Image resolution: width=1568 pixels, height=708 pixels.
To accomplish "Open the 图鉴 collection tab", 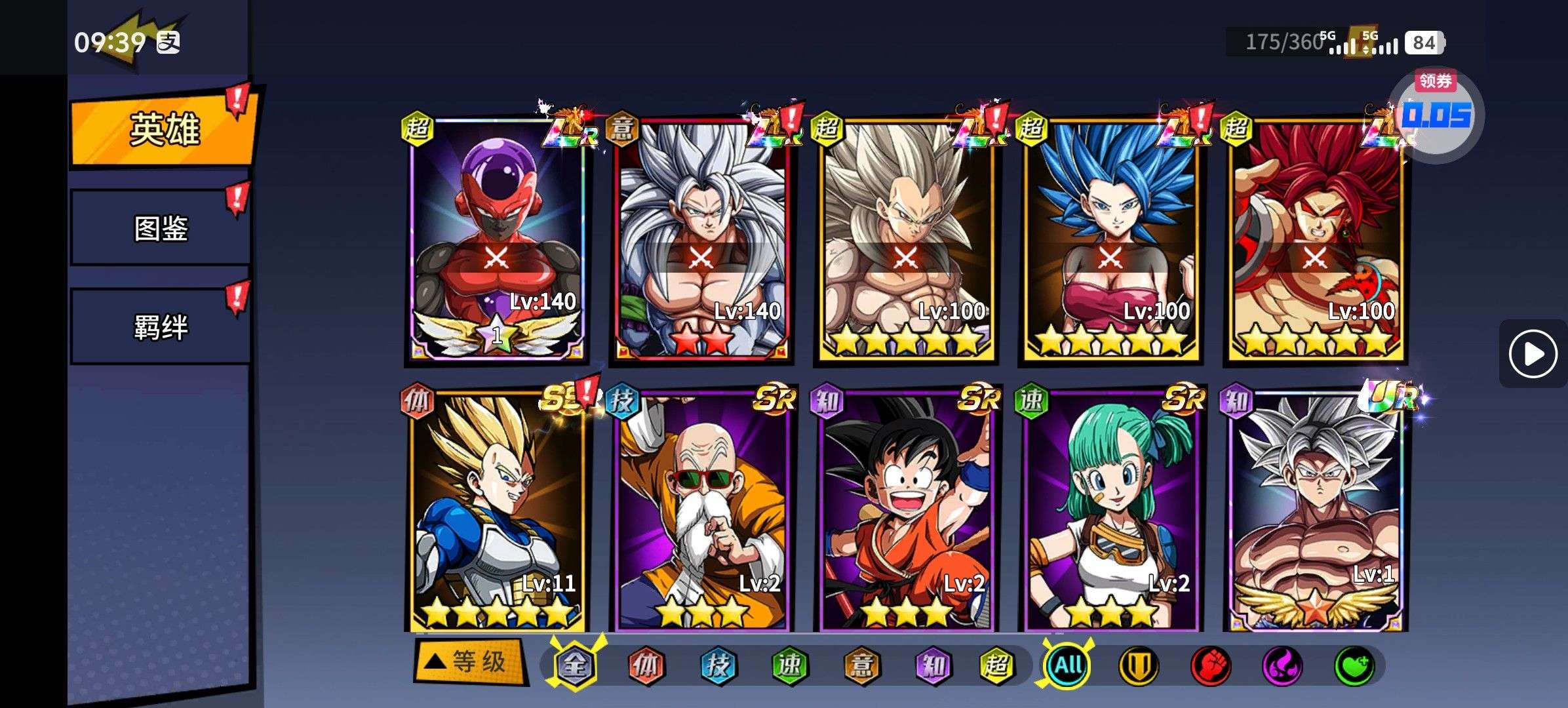I will point(161,228).
